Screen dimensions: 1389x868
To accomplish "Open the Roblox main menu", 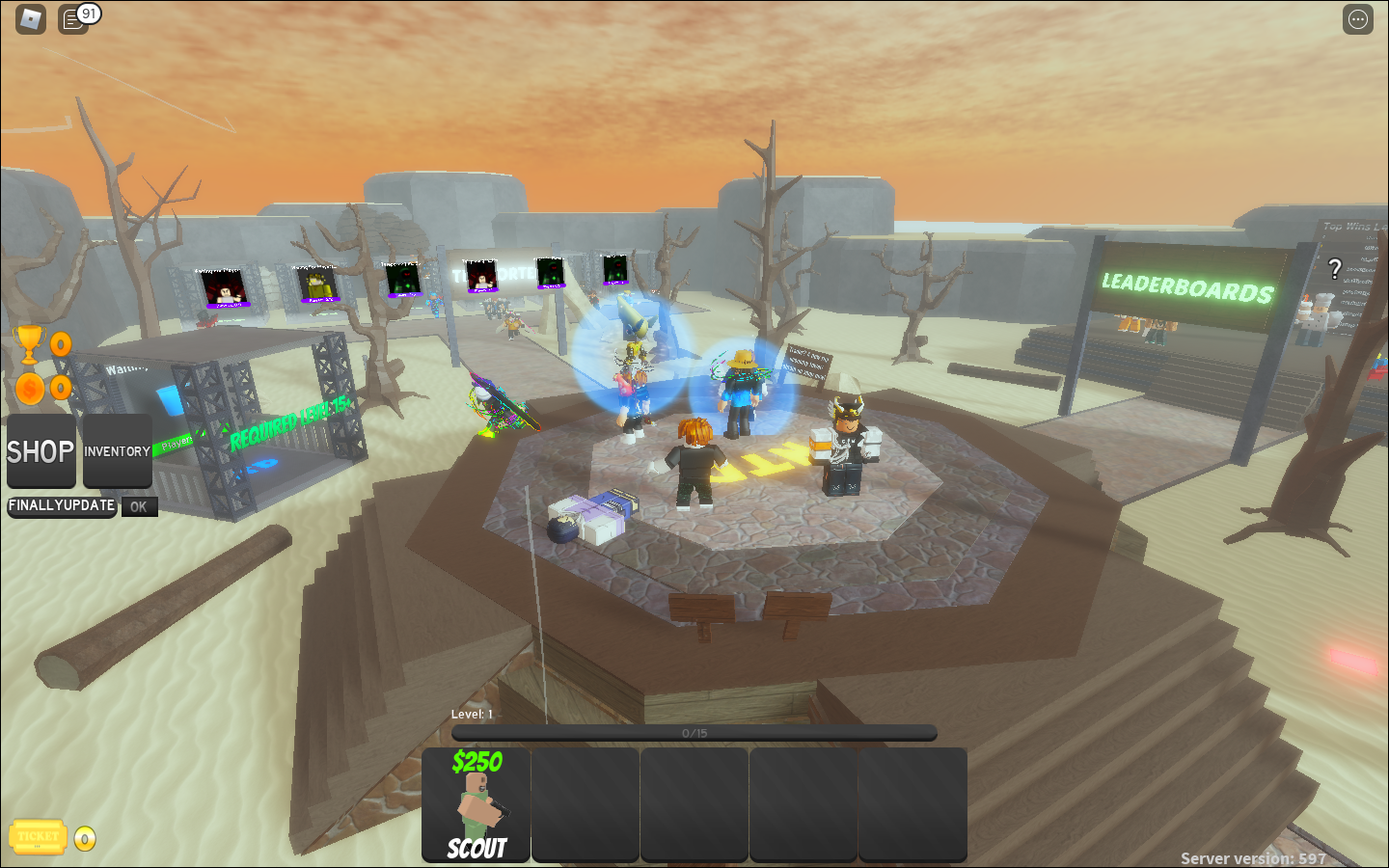I will pos(31,19).
